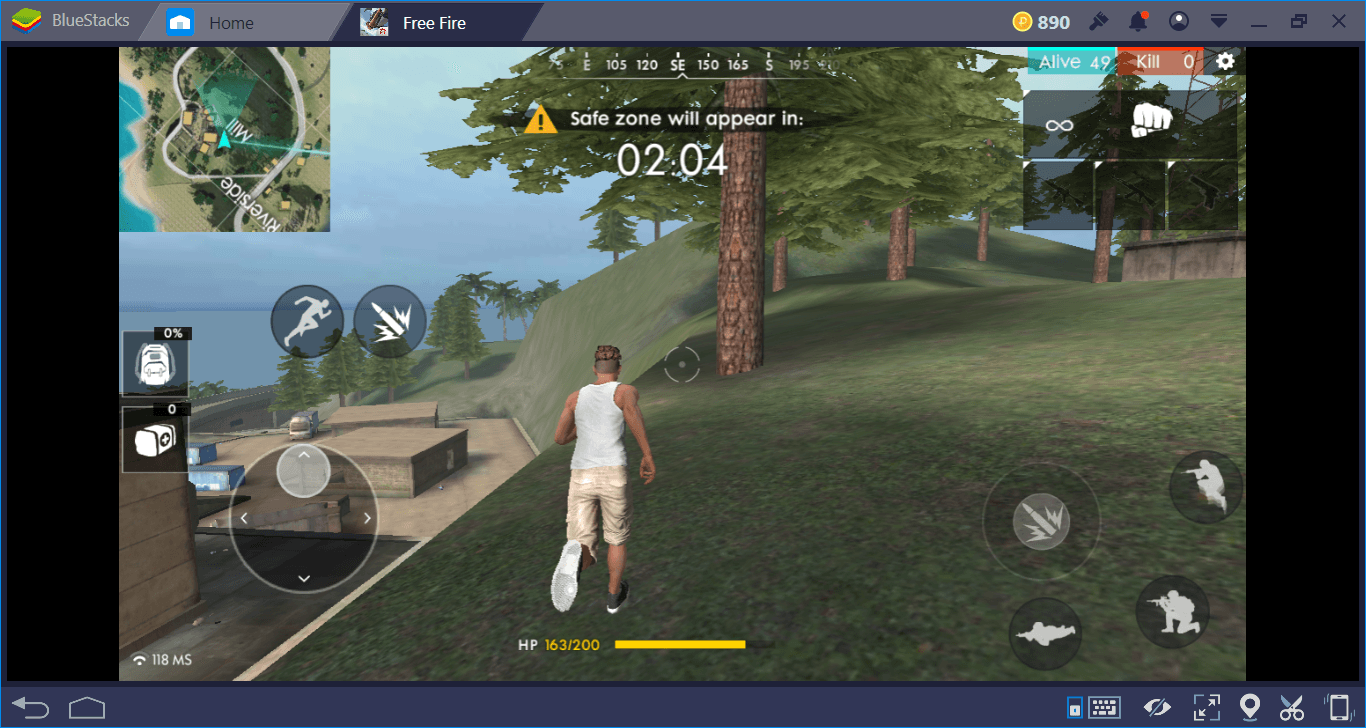
Task: Expand the minimap in top-left corner
Action: tap(224, 140)
